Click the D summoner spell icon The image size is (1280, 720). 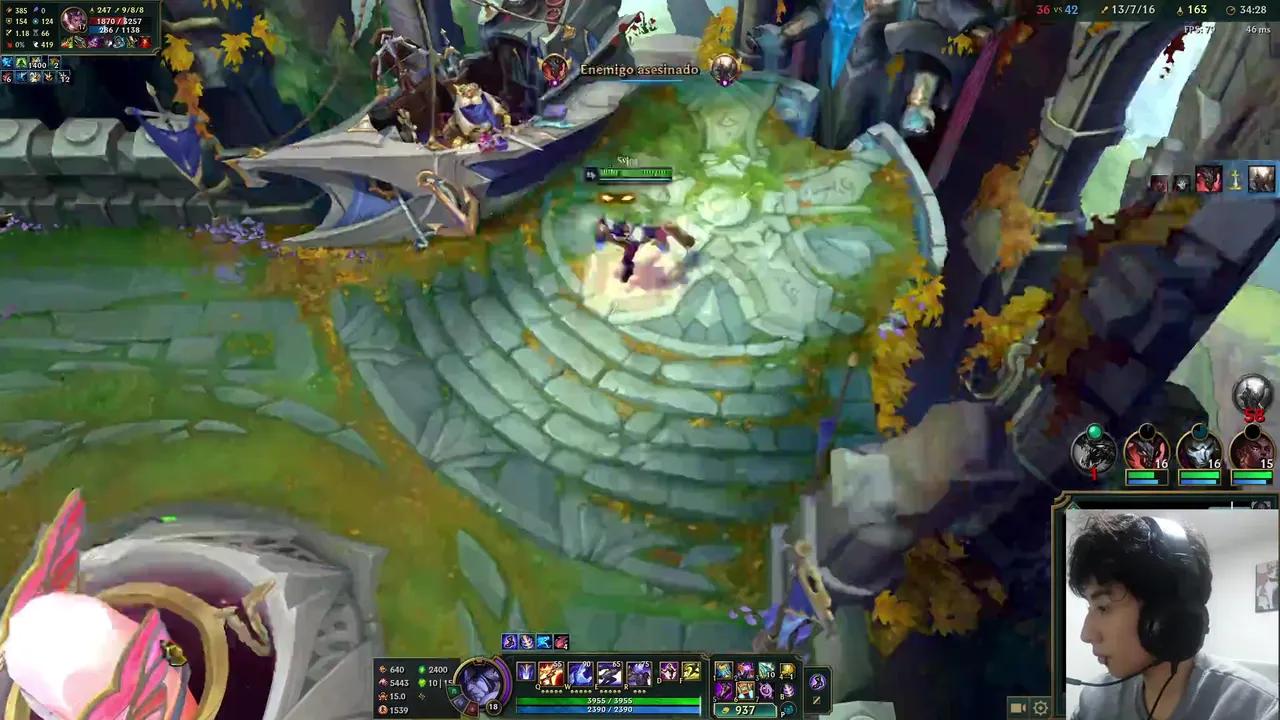(x=669, y=671)
